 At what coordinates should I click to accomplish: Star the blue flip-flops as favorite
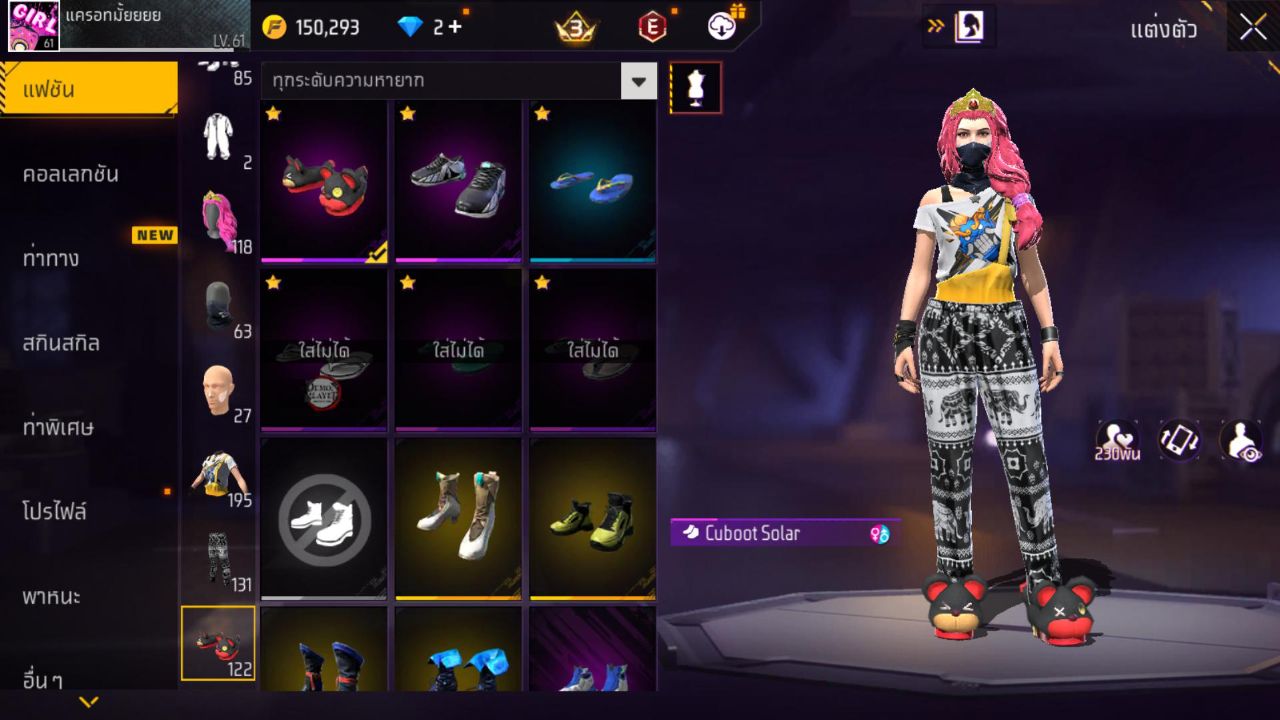click(541, 115)
